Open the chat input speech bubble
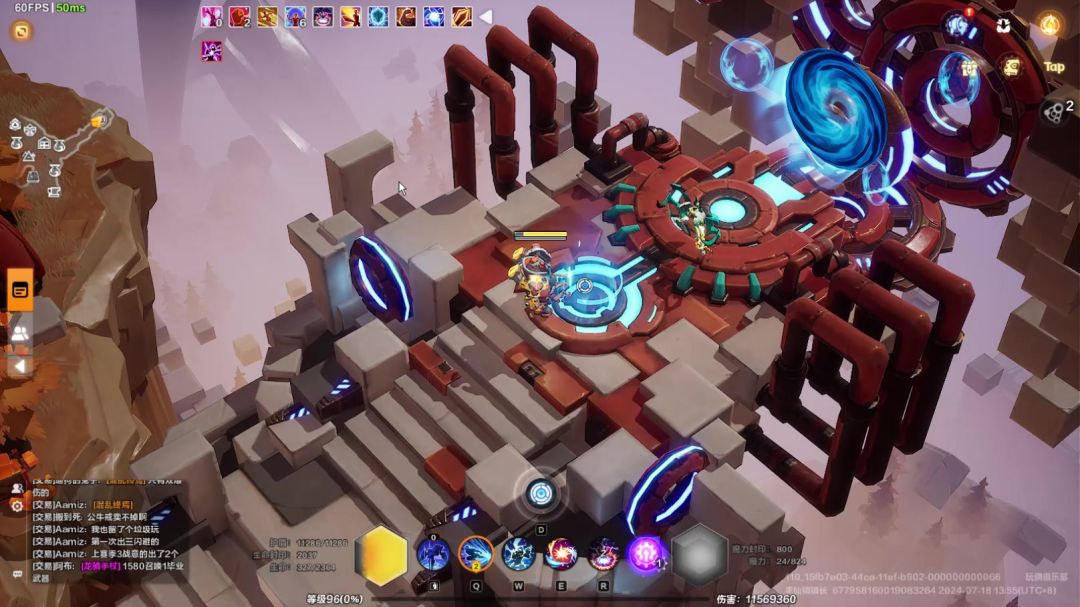This screenshot has height=607, width=1080. 17,574
